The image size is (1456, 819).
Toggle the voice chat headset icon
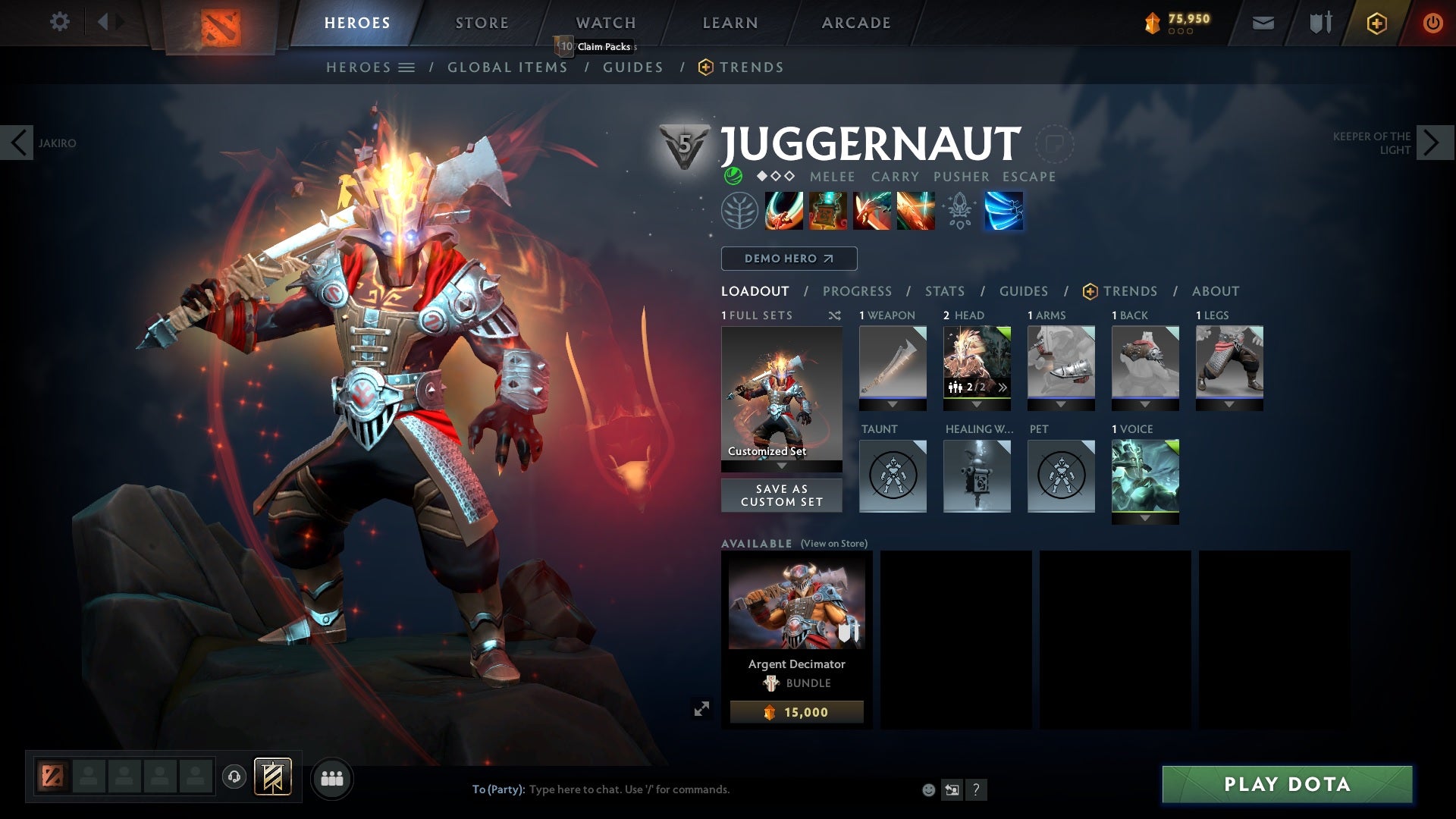coord(234,778)
